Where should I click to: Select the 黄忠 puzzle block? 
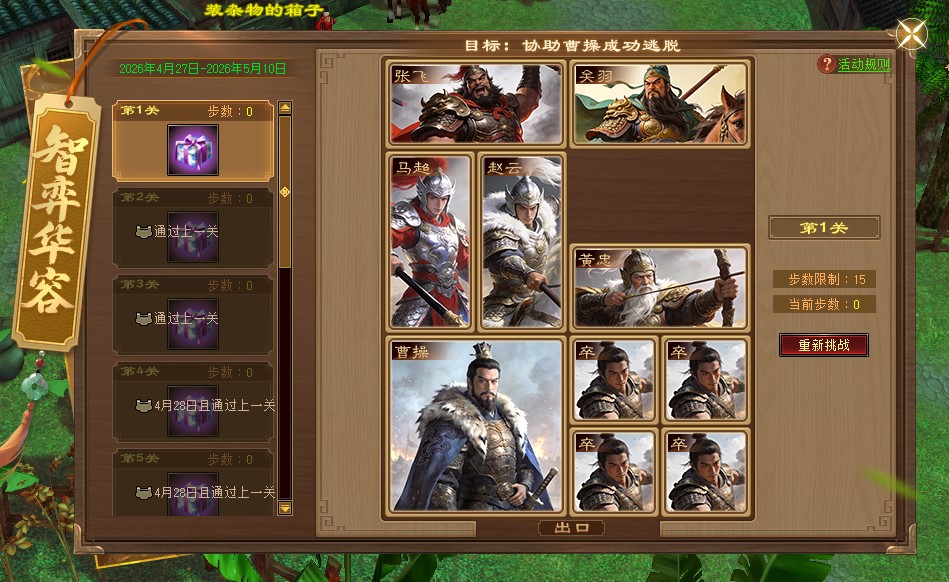pos(660,287)
